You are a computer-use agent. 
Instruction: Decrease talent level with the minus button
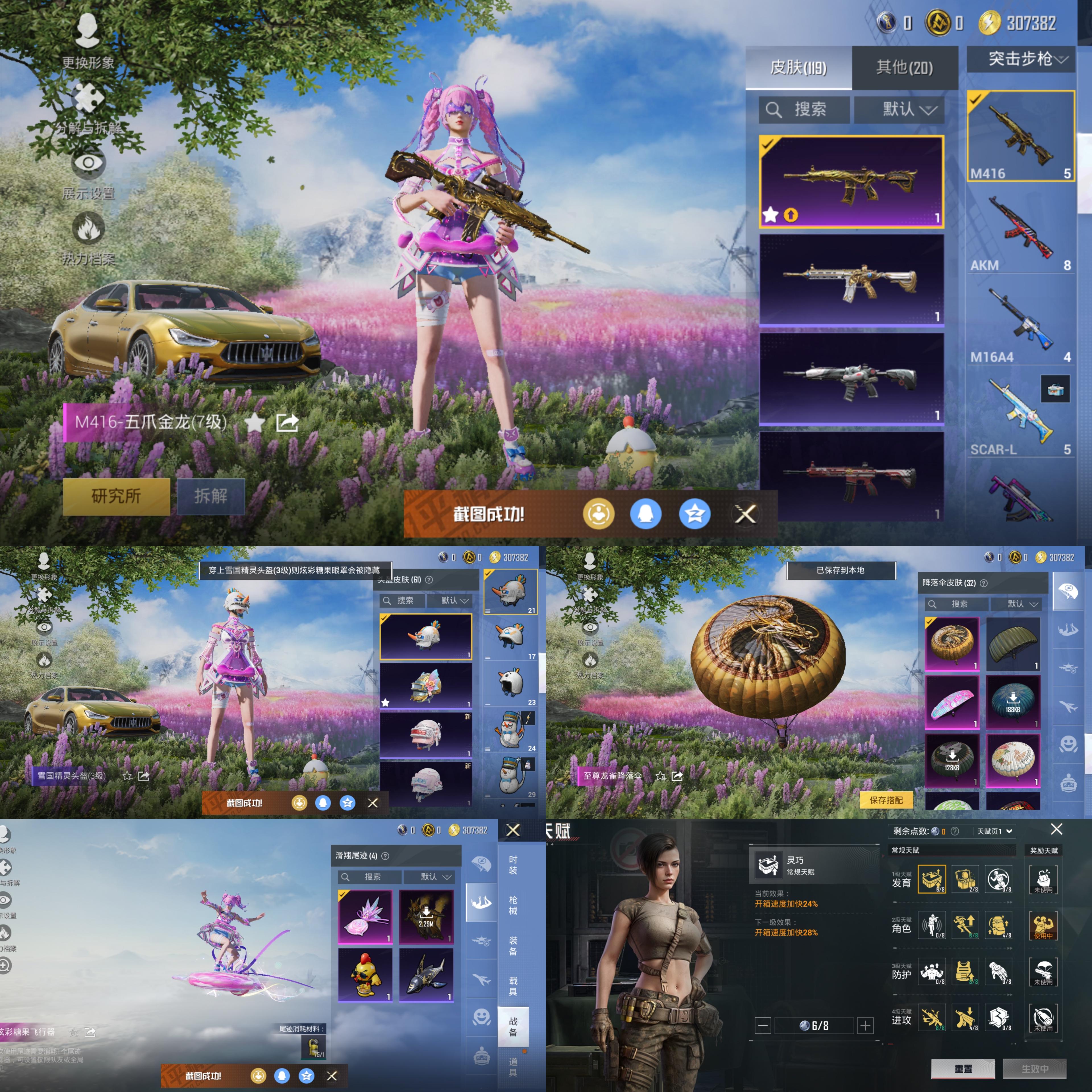762,1025
